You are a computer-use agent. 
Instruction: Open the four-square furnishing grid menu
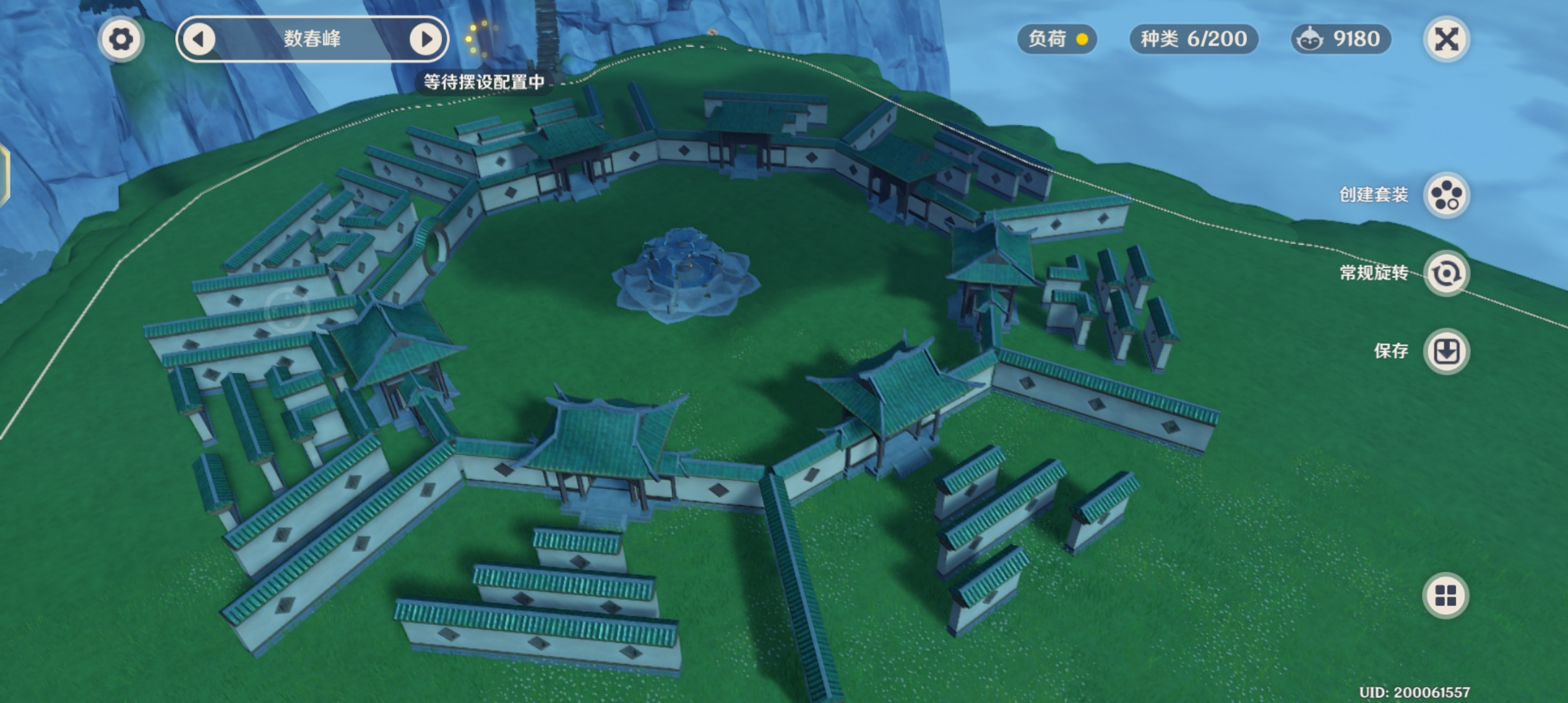coord(1446,596)
